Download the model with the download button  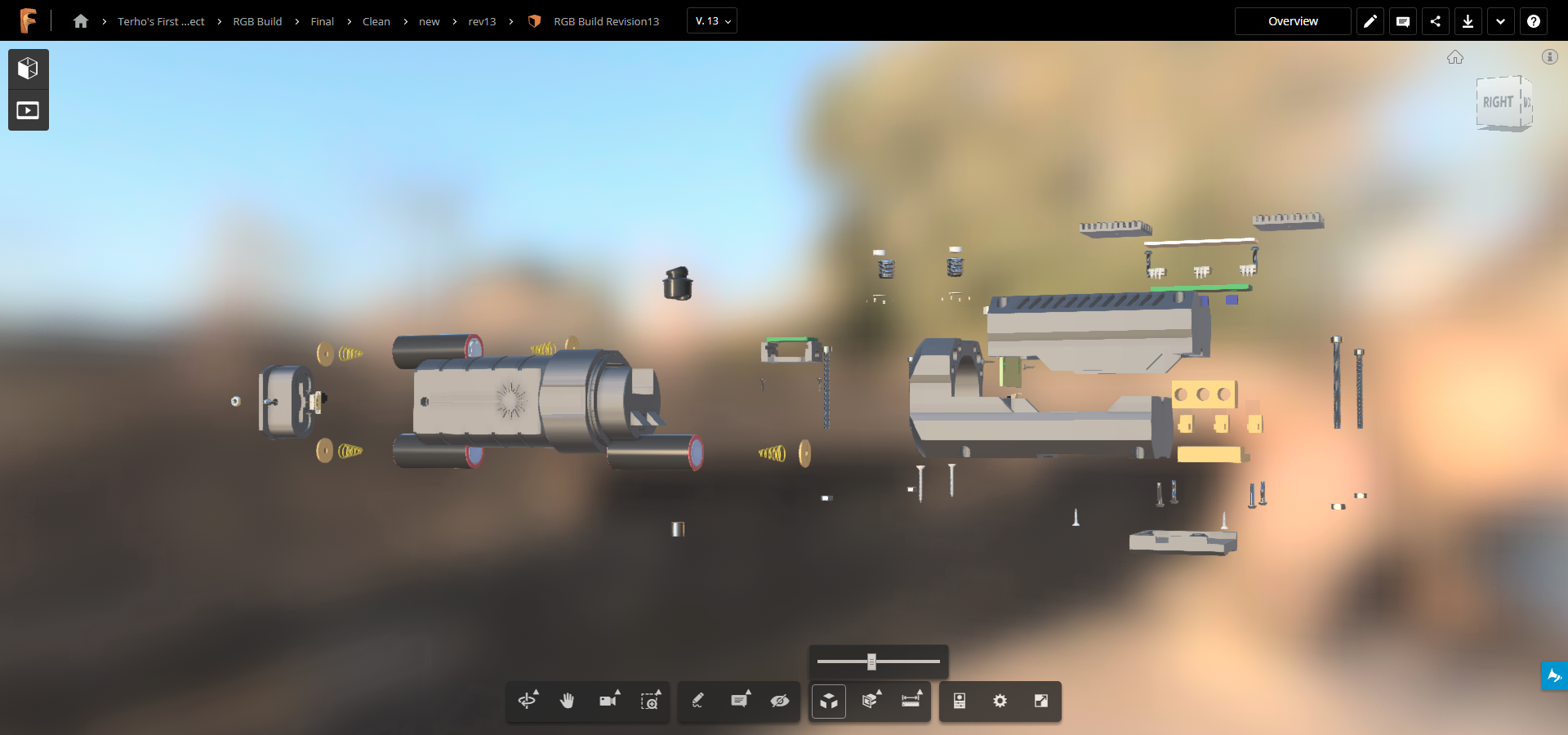(1468, 21)
